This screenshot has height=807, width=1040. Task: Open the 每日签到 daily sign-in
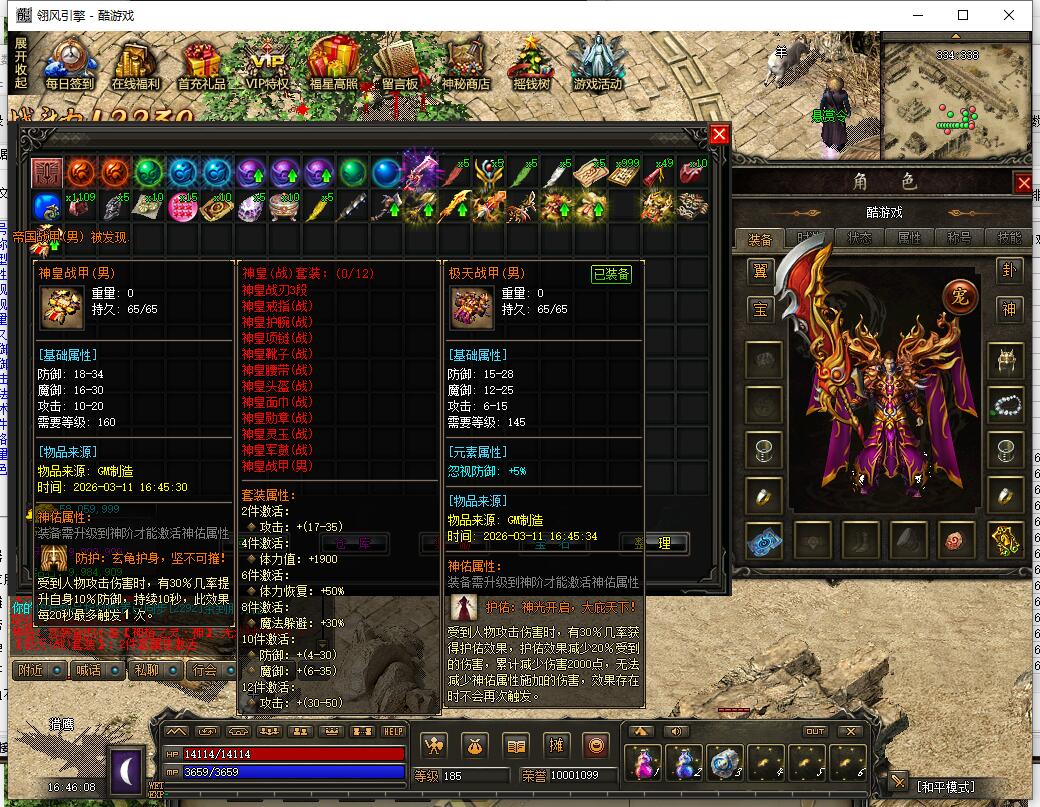point(69,65)
